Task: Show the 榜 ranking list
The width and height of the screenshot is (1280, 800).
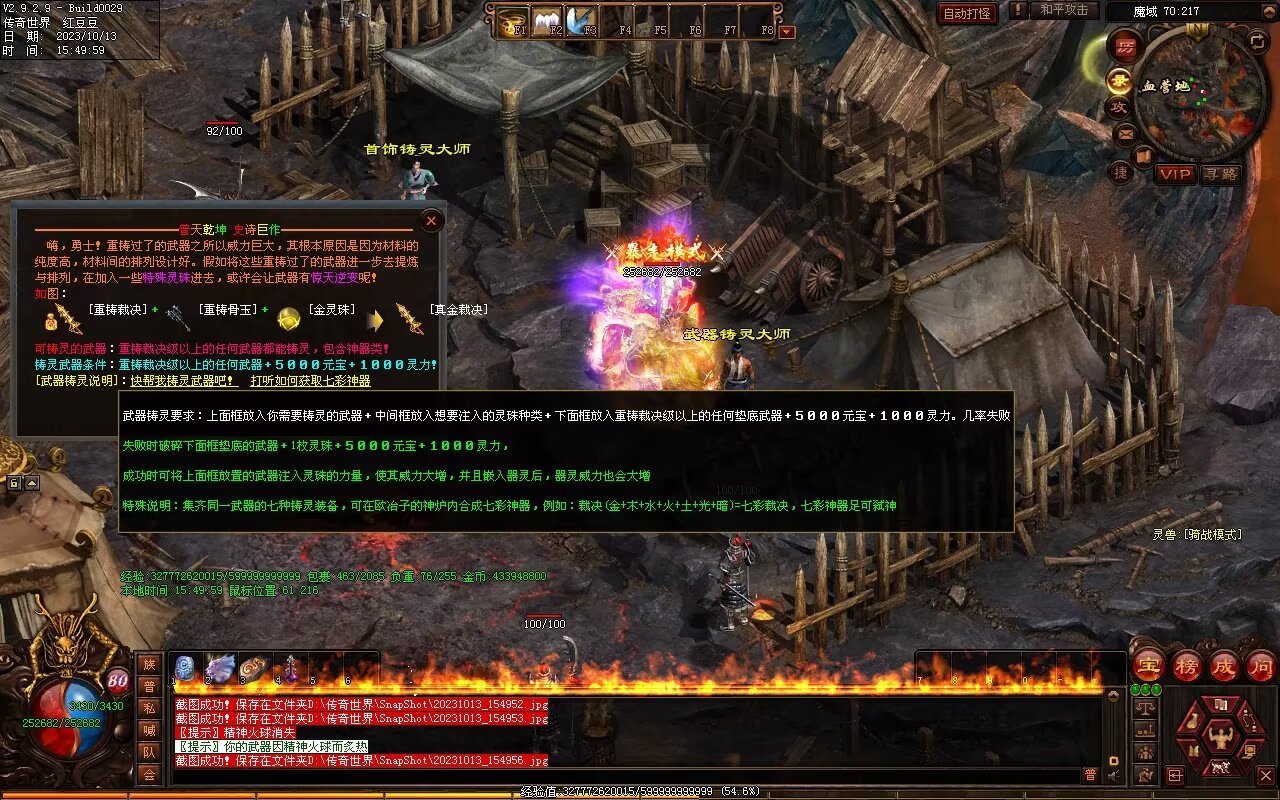Action: click(1187, 665)
